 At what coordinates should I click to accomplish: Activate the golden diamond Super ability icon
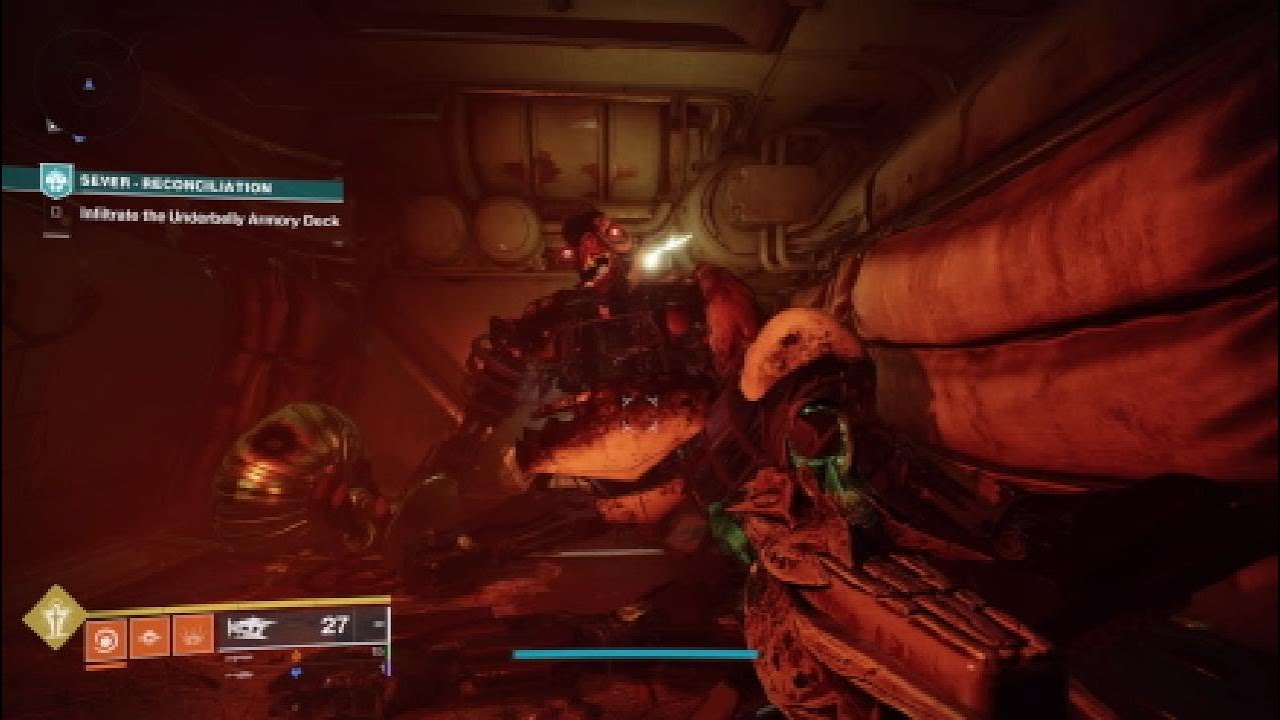[x=55, y=617]
